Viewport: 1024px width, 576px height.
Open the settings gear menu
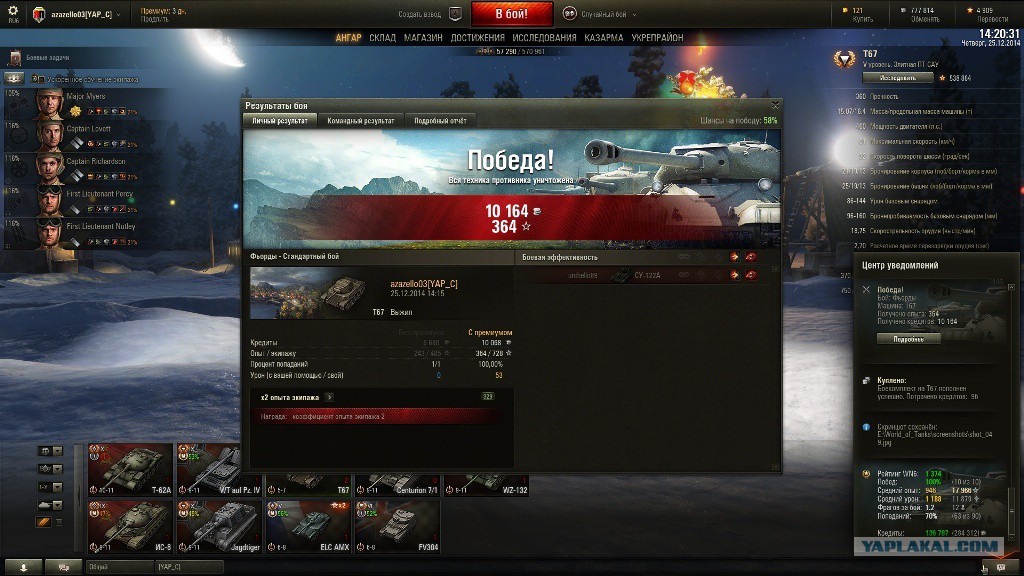[x=13, y=11]
